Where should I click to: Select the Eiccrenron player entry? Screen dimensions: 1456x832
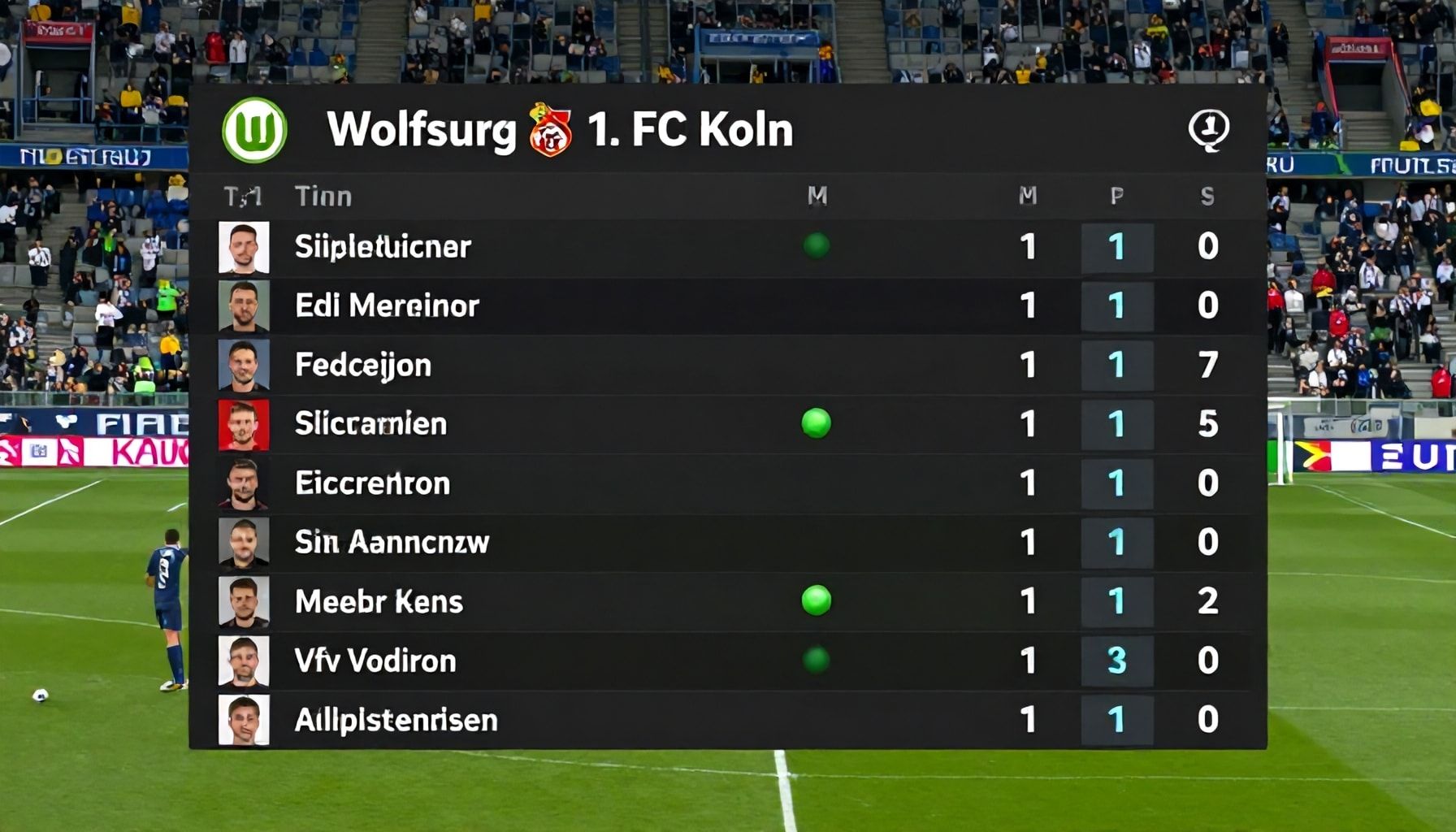650,483
